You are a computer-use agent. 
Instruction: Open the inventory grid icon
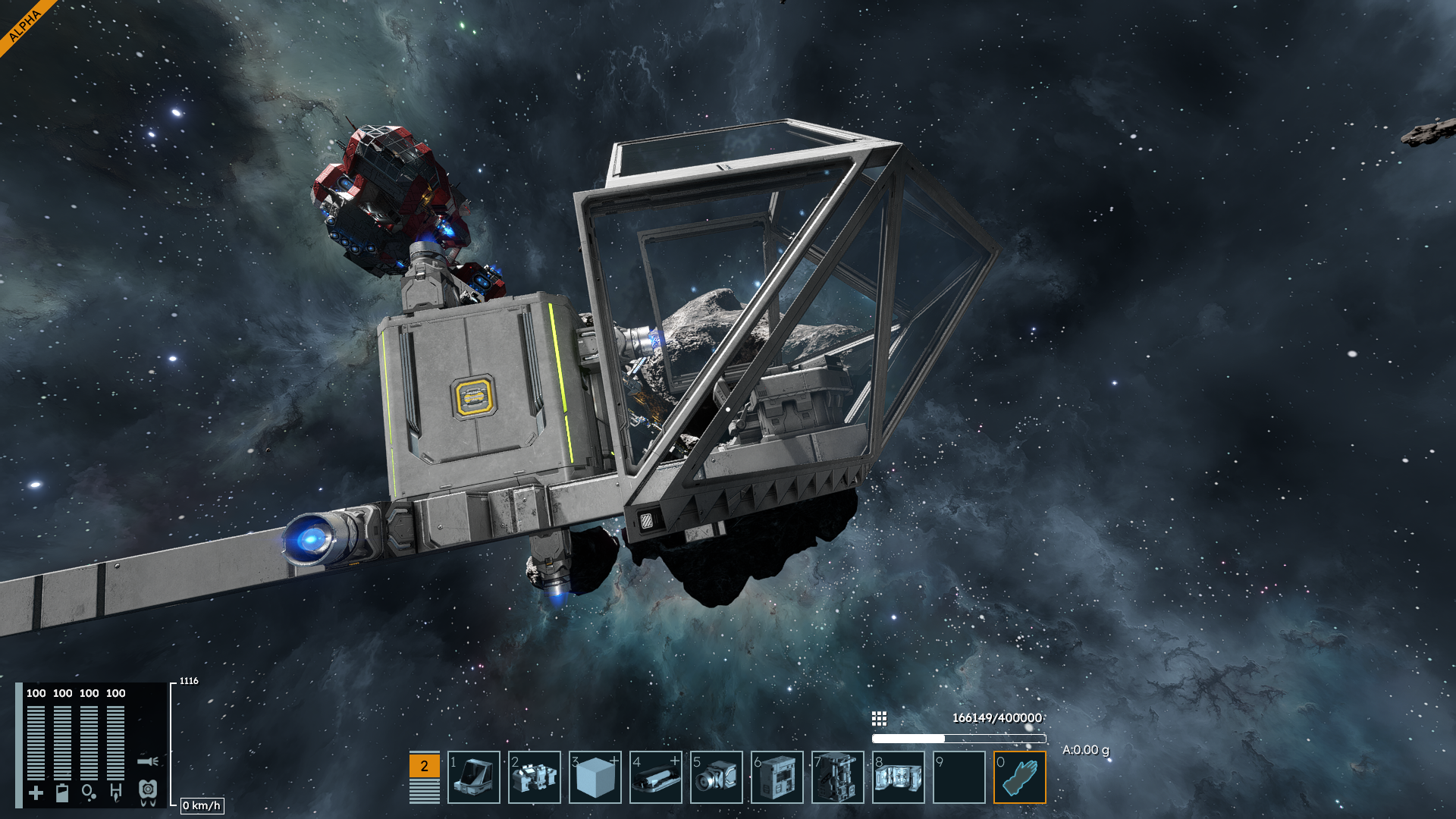tap(879, 718)
